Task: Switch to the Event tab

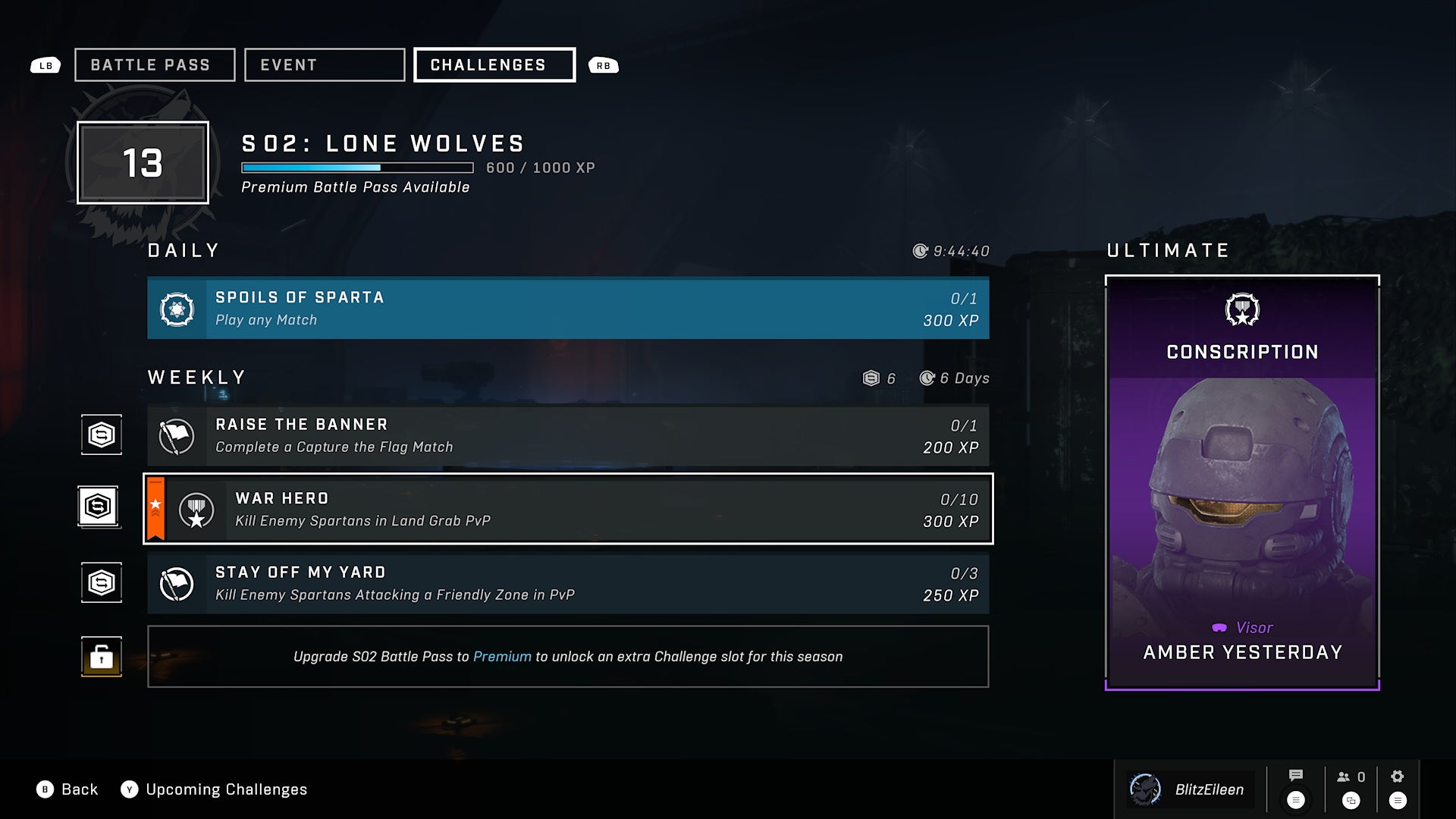Action: pos(324,64)
